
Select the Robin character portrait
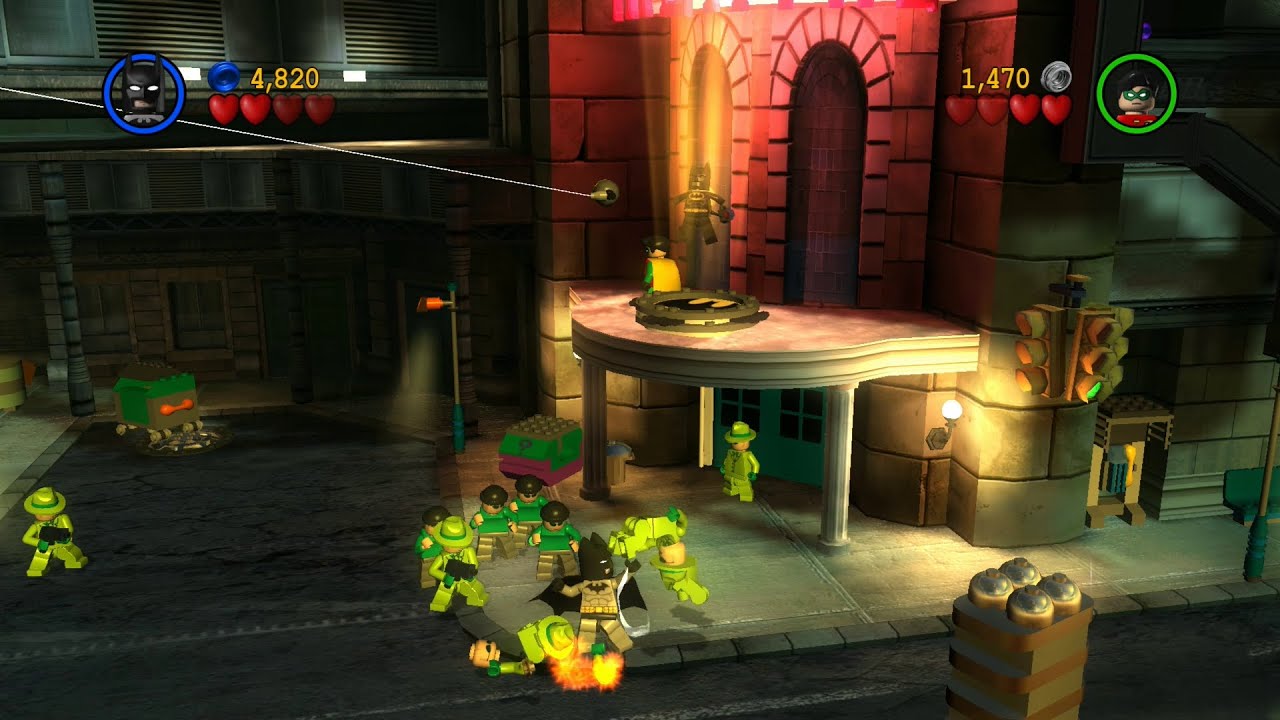click(x=1136, y=94)
